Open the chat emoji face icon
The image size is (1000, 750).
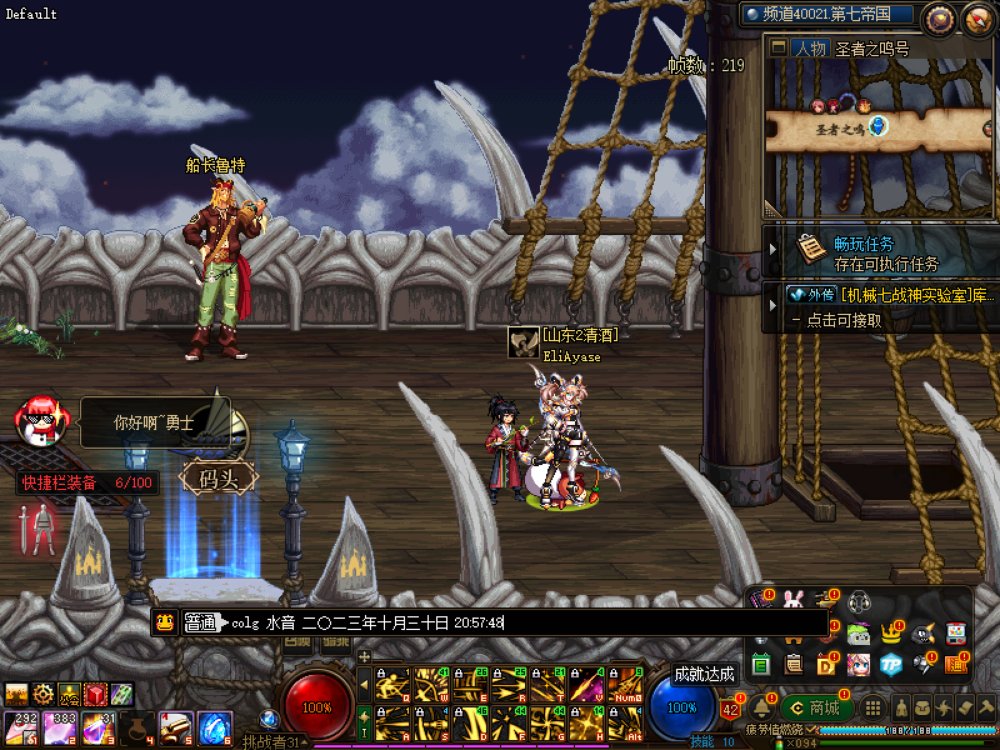(166, 623)
